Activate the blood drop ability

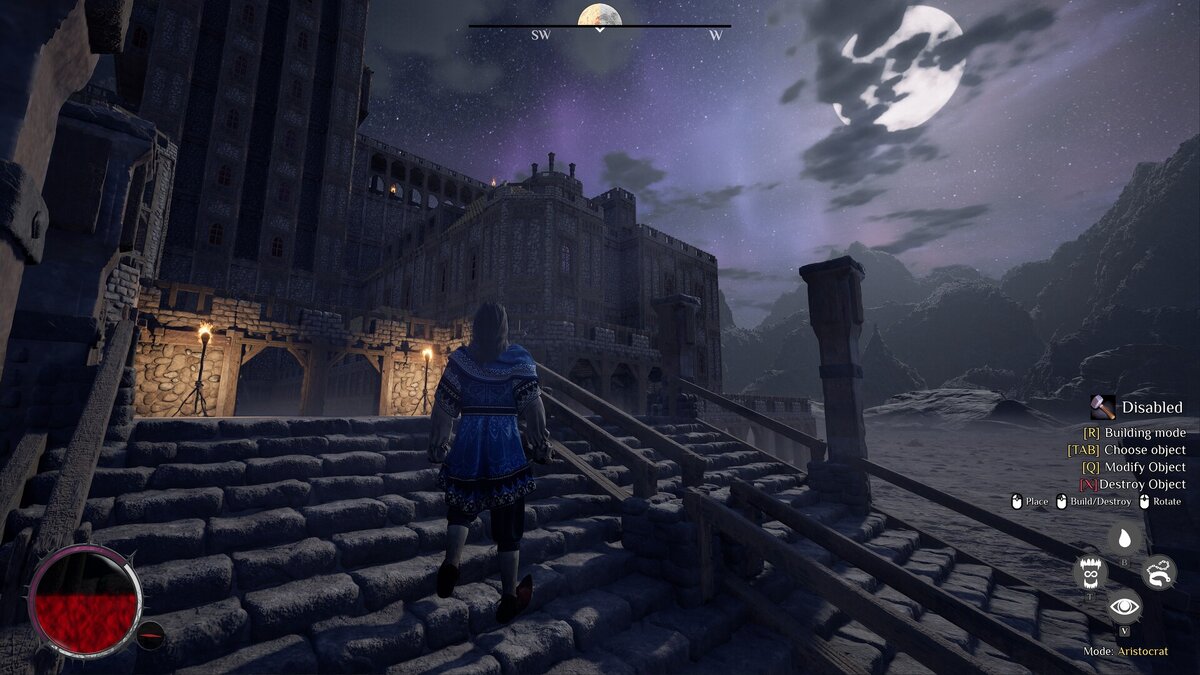[x=1124, y=540]
